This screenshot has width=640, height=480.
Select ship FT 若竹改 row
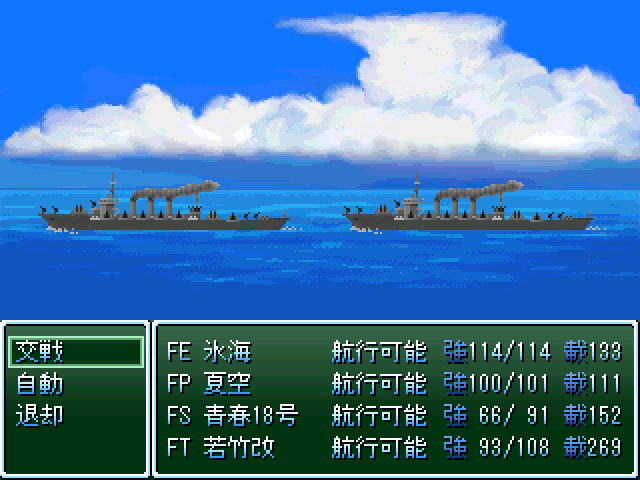click(x=393, y=447)
